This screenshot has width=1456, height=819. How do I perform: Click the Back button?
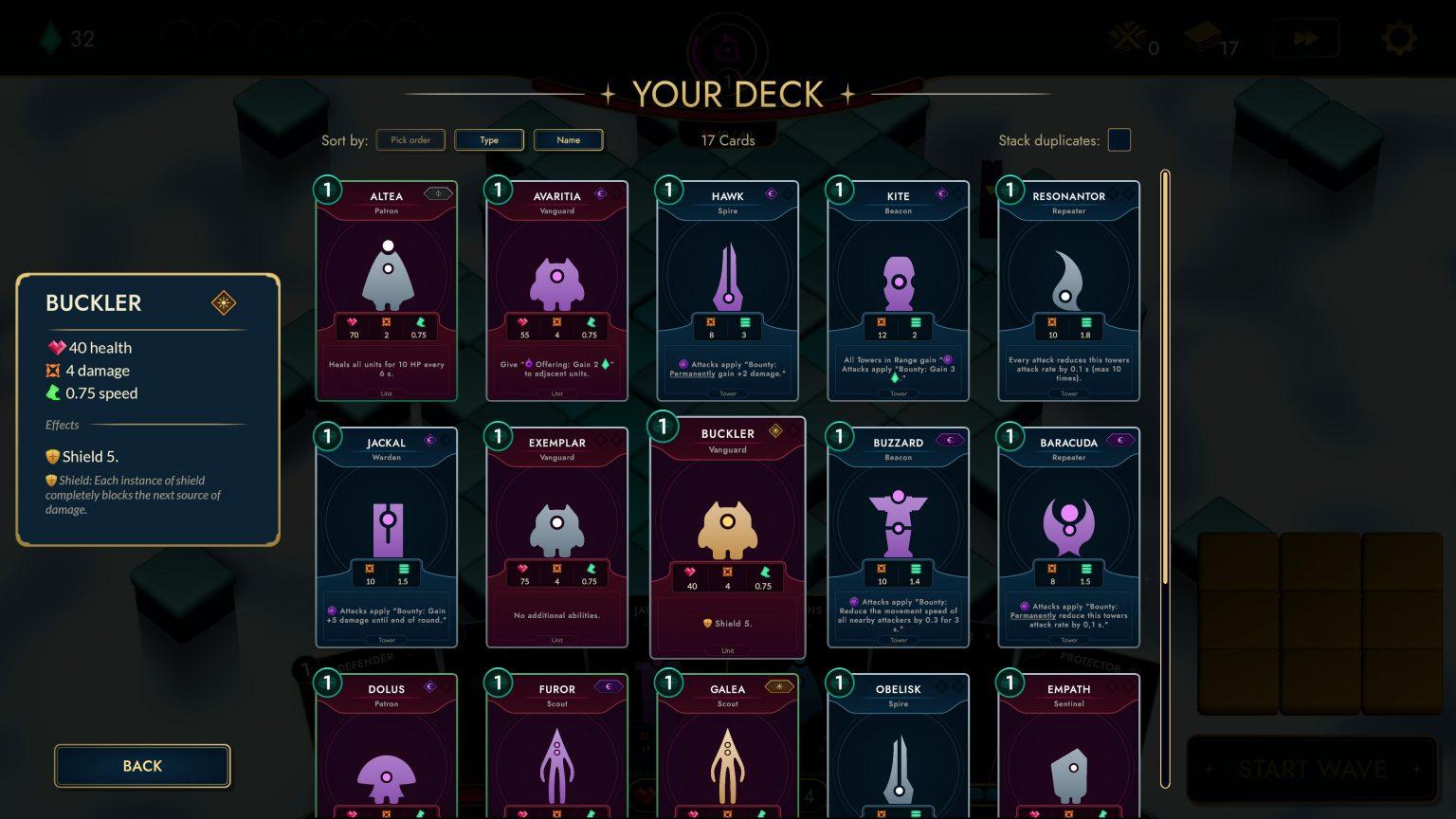pyautogui.click(x=141, y=766)
